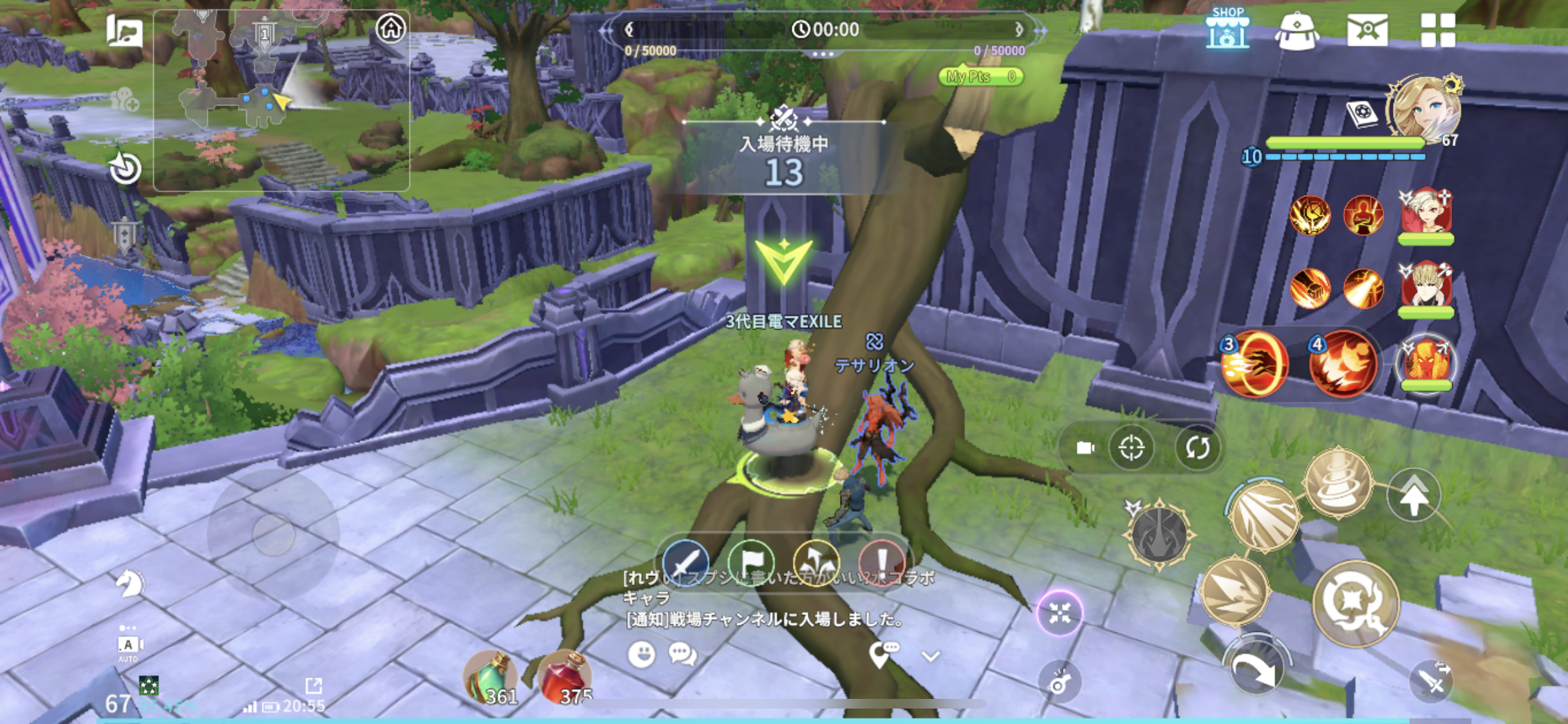Screen dimensions: 1568x724
Task: Open the backpack inventory
Action: [x=1297, y=31]
